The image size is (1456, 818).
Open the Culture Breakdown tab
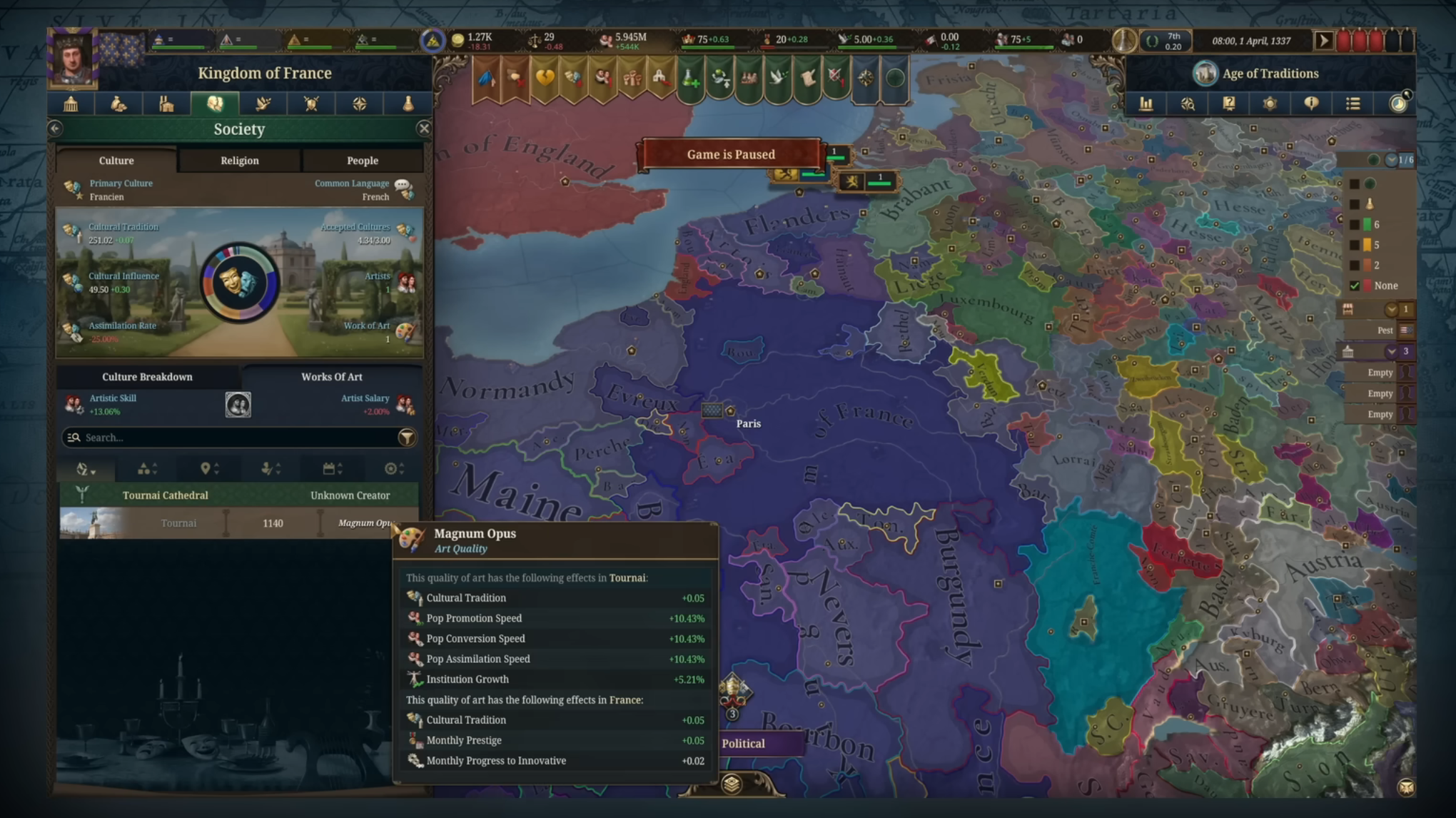coord(147,376)
